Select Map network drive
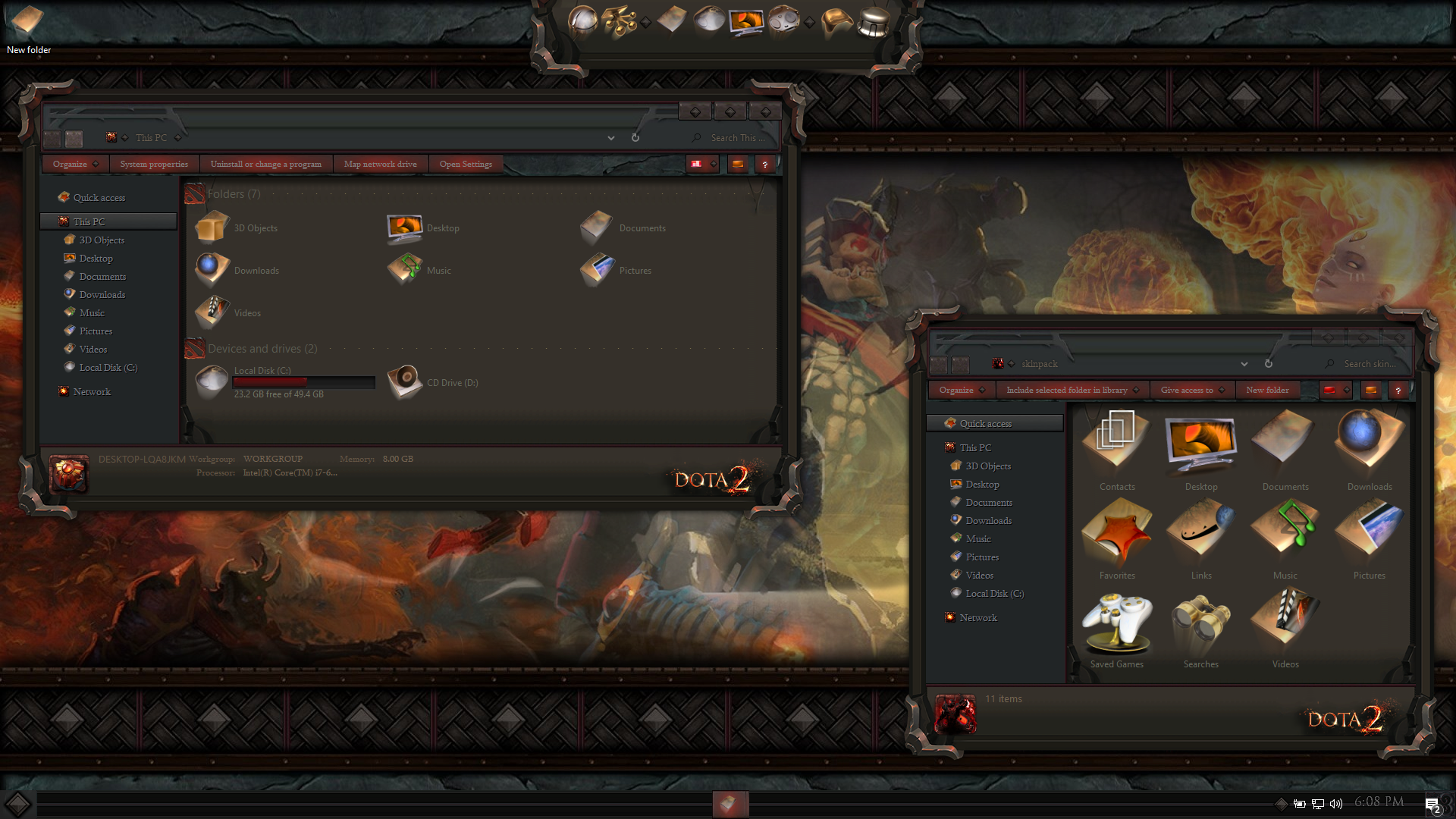Viewport: 1456px width, 819px height. pyautogui.click(x=380, y=164)
